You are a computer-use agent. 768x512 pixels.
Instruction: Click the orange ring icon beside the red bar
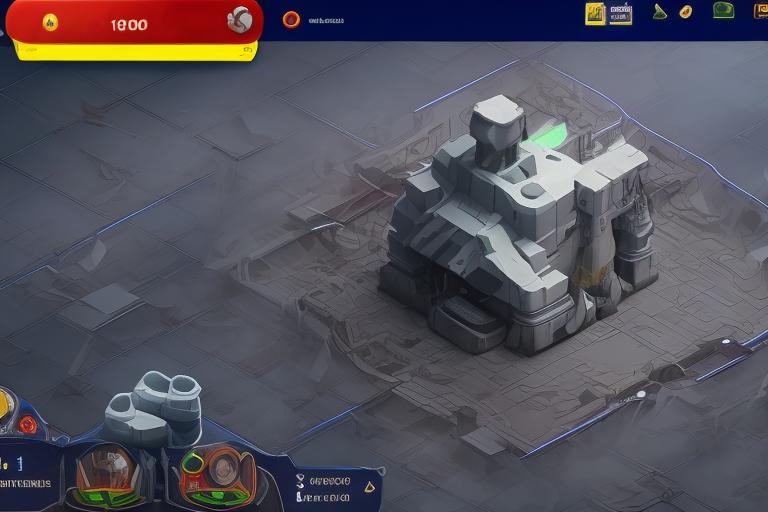(x=291, y=19)
